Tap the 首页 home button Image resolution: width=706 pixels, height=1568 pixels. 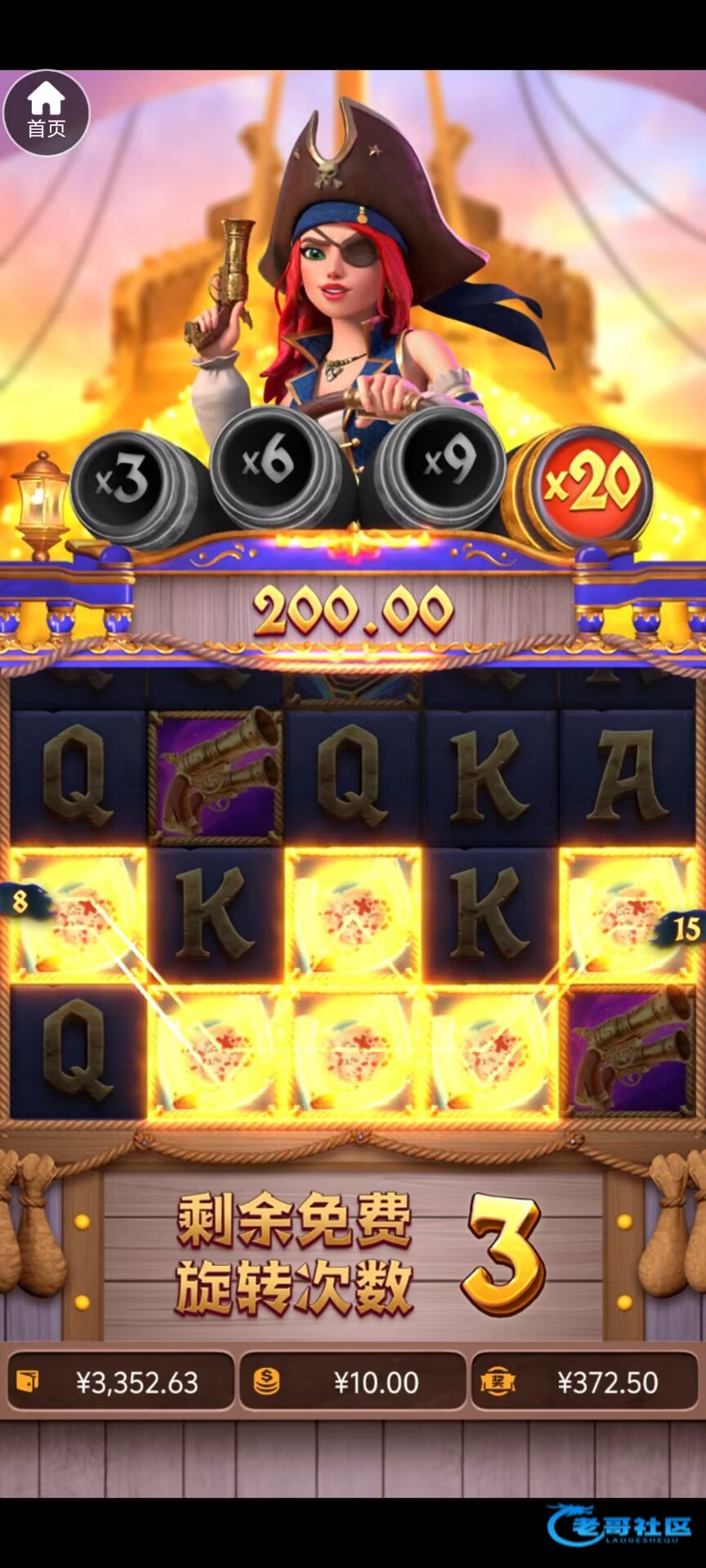click(47, 113)
